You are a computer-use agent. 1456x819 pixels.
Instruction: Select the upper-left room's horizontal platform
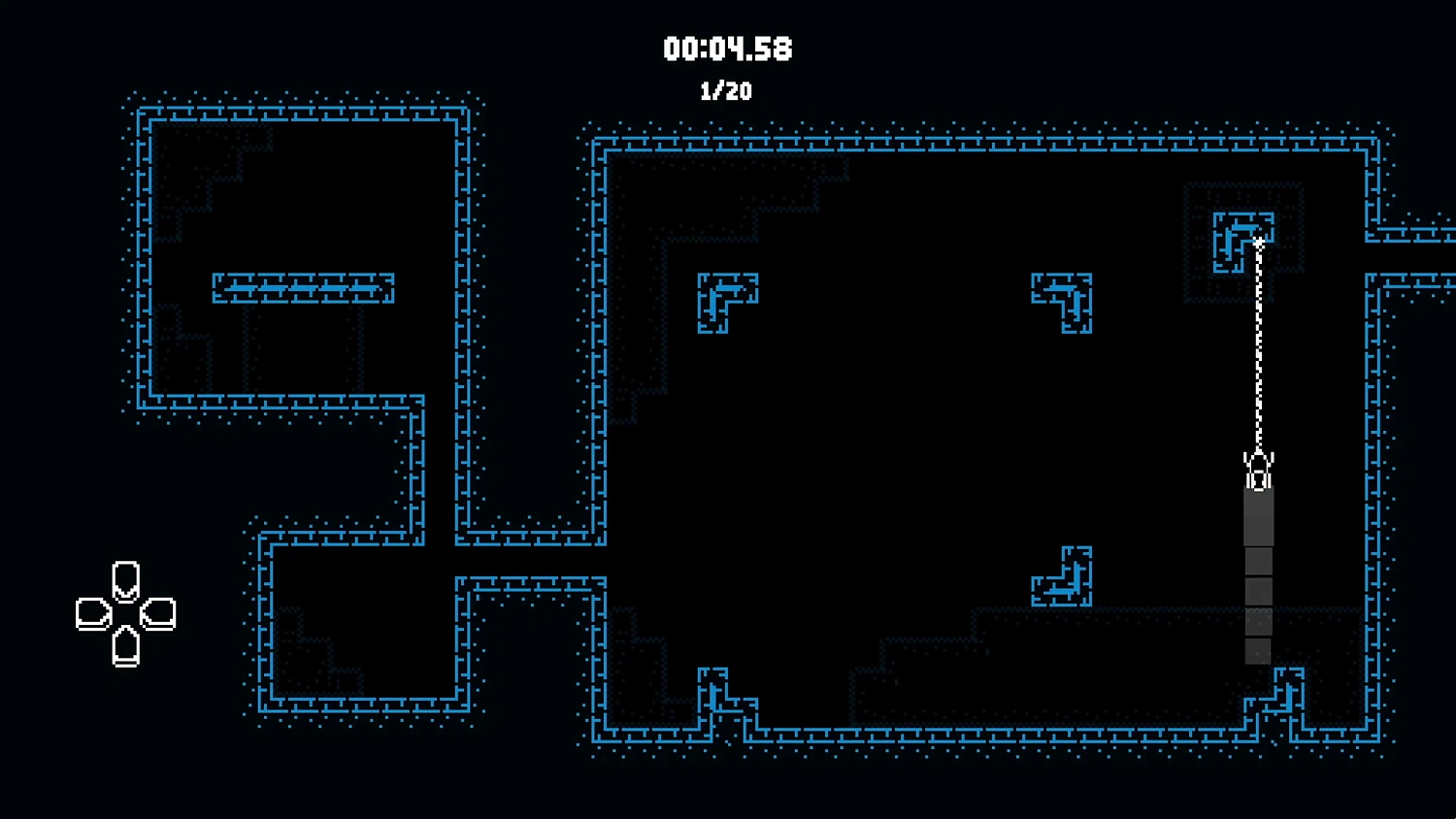pyautogui.click(x=303, y=286)
